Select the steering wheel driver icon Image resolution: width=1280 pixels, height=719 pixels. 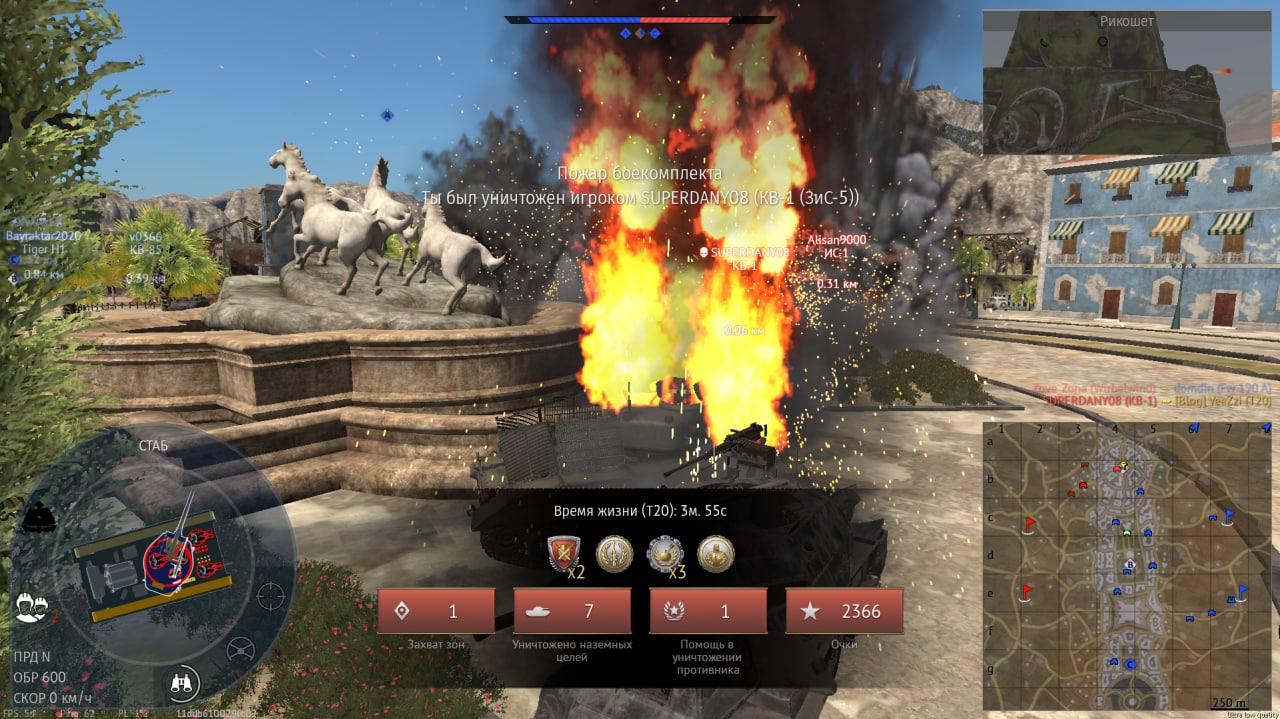pos(240,651)
